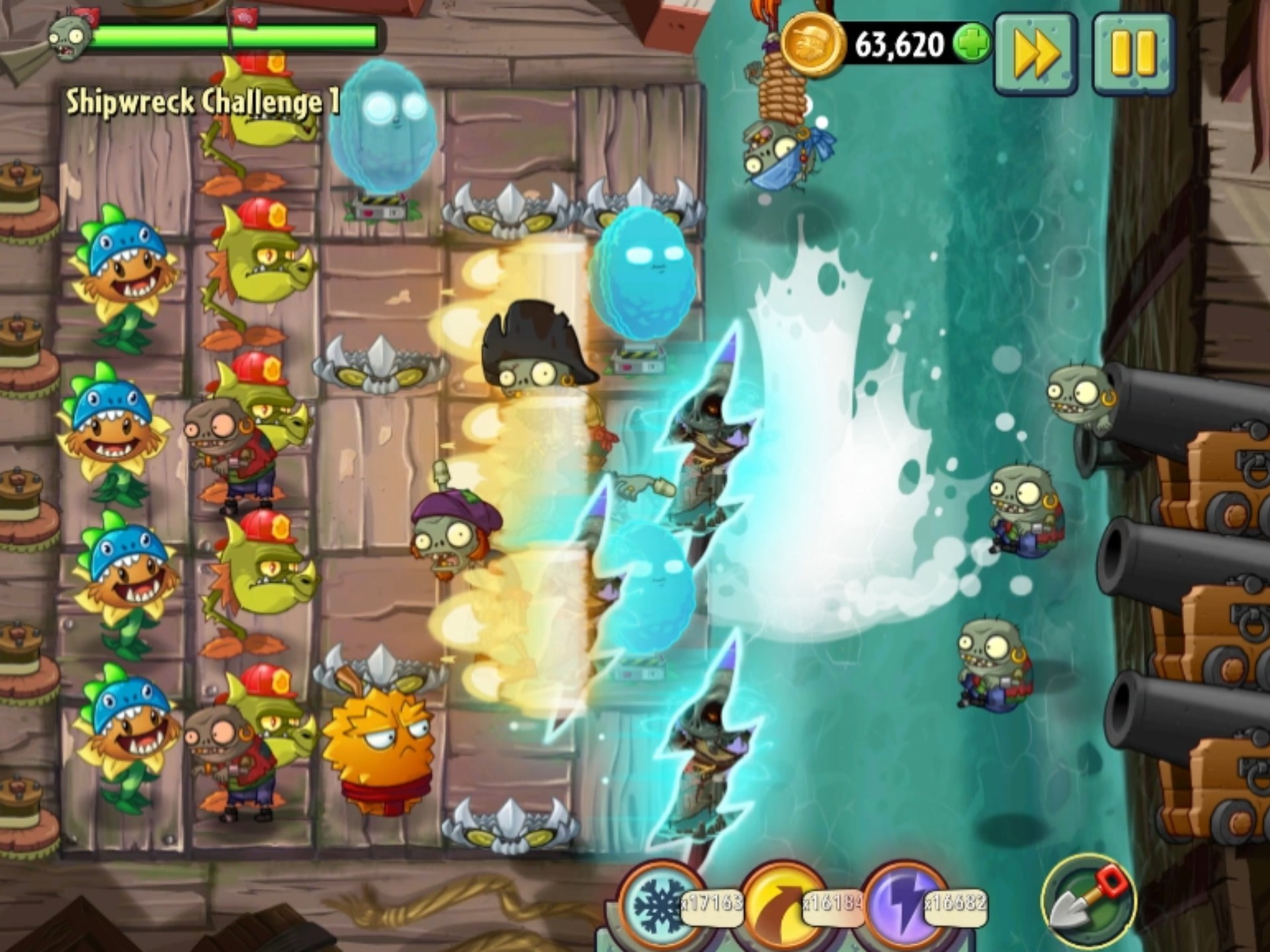
Task: Add more coins with the green plus
Action: [972, 45]
